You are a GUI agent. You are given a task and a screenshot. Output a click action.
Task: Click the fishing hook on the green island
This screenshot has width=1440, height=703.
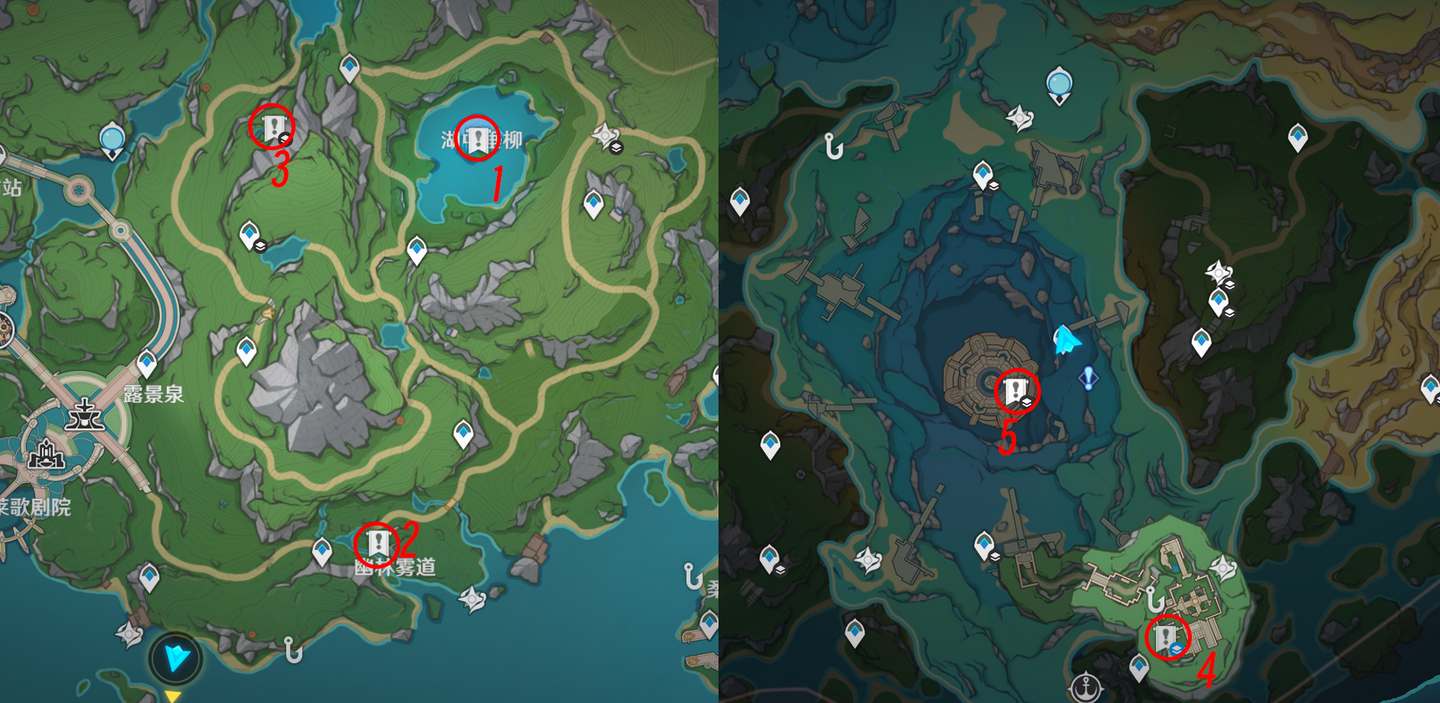(1154, 600)
